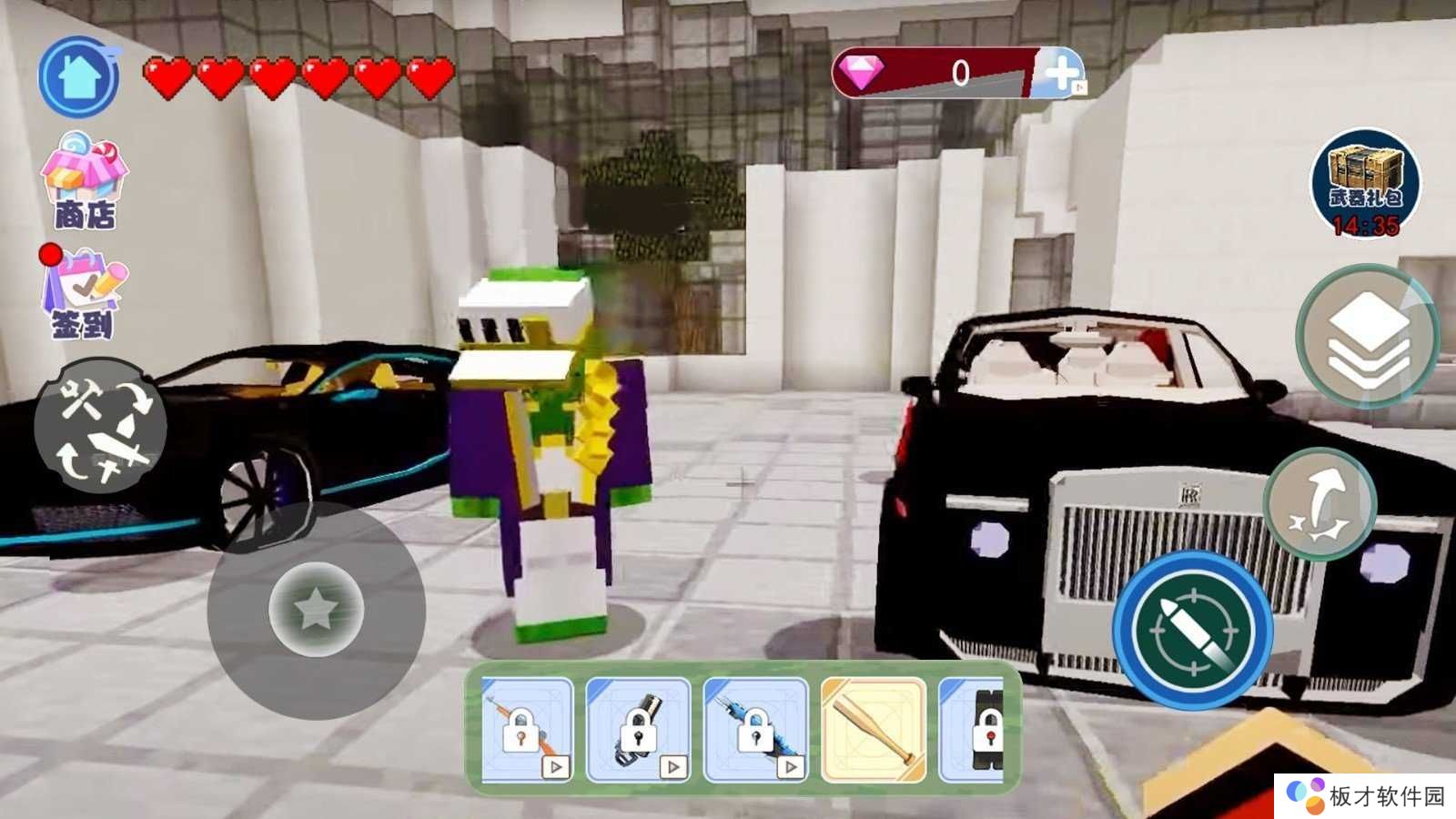The image size is (1456, 819).
Task: Tap the stacked layers button
Action: tap(1367, 337)
